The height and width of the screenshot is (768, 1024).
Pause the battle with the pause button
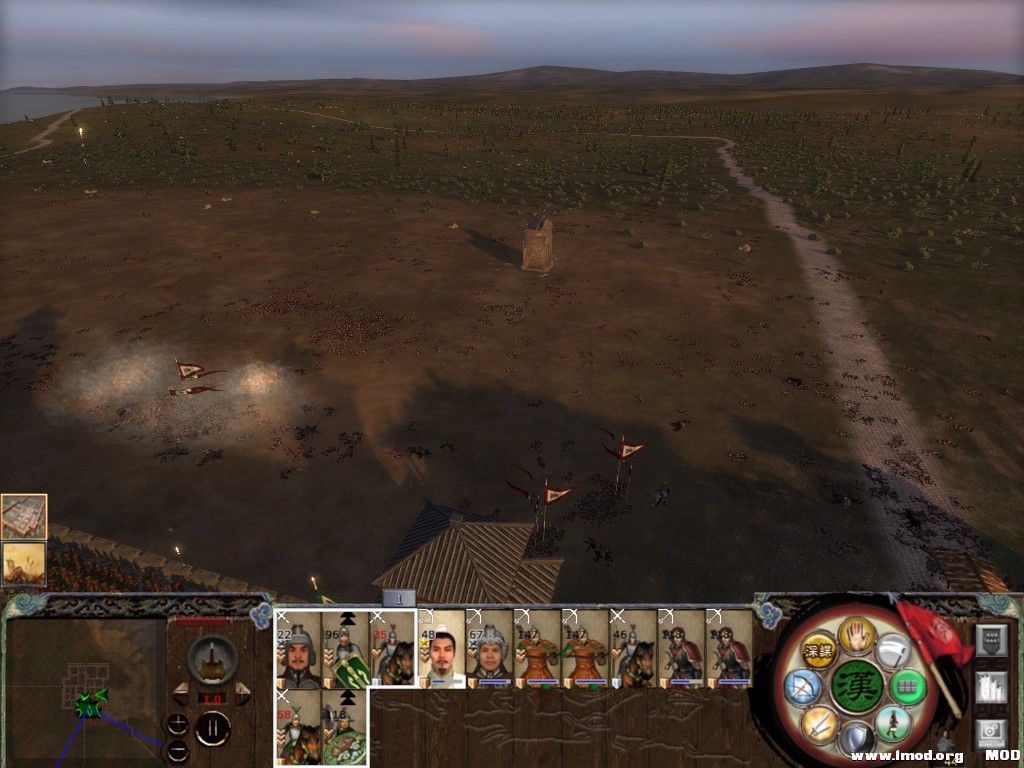click(212, 728)
